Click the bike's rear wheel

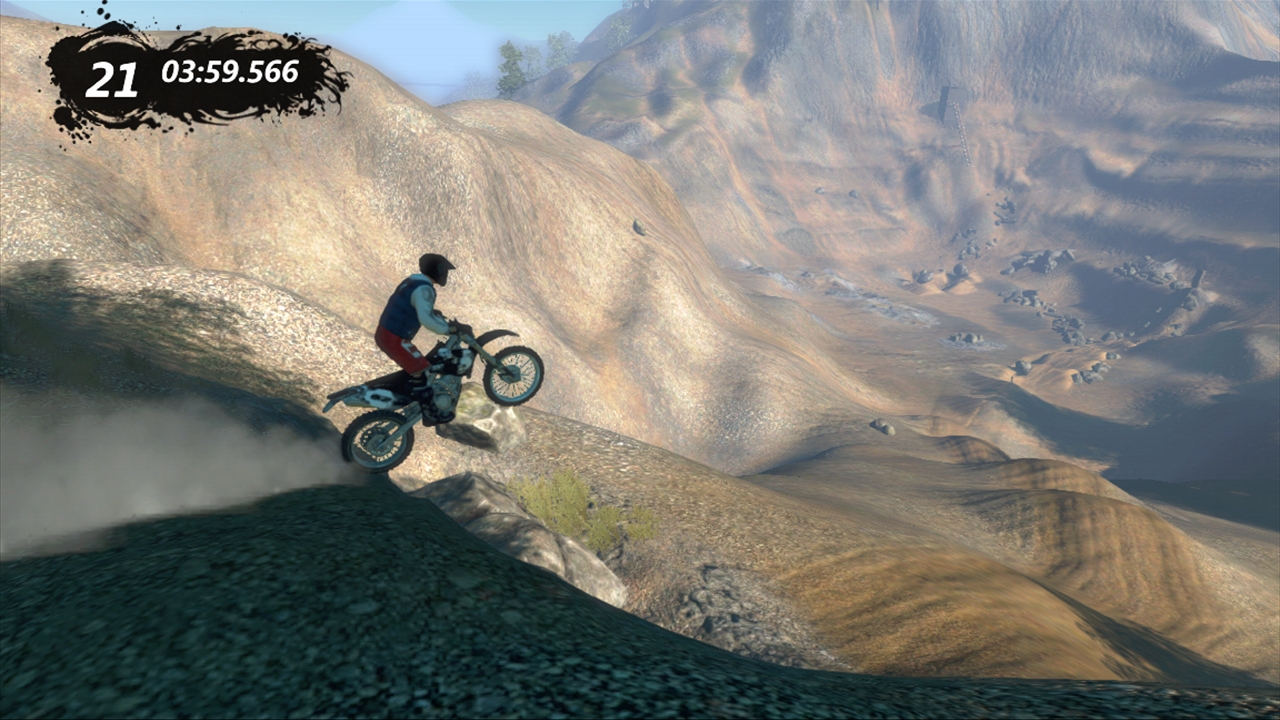coord(377,438)
